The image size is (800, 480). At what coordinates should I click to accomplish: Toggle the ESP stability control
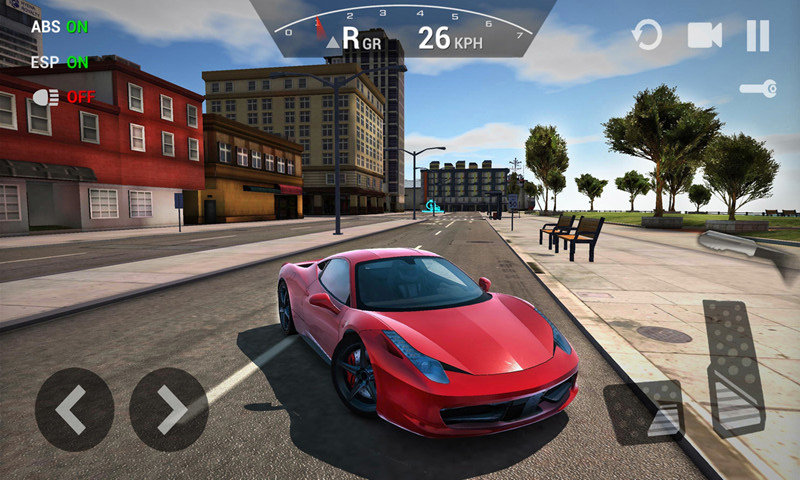click(x=59, y=62)
